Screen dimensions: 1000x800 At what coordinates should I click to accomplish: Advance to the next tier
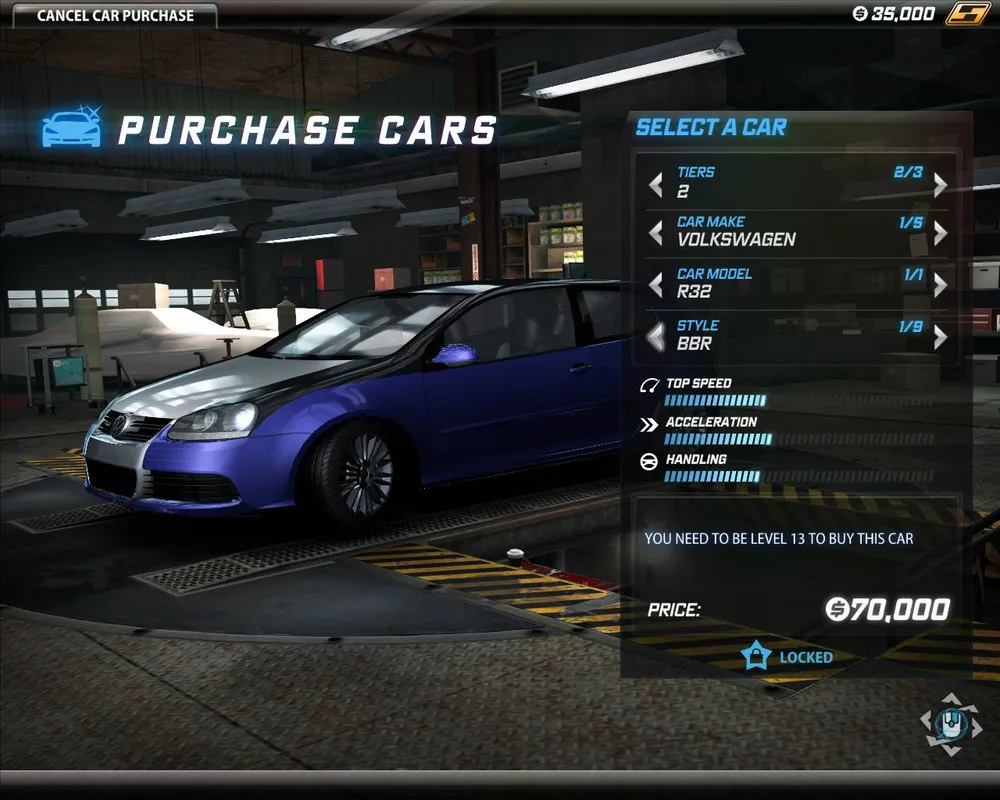point(940,185)
